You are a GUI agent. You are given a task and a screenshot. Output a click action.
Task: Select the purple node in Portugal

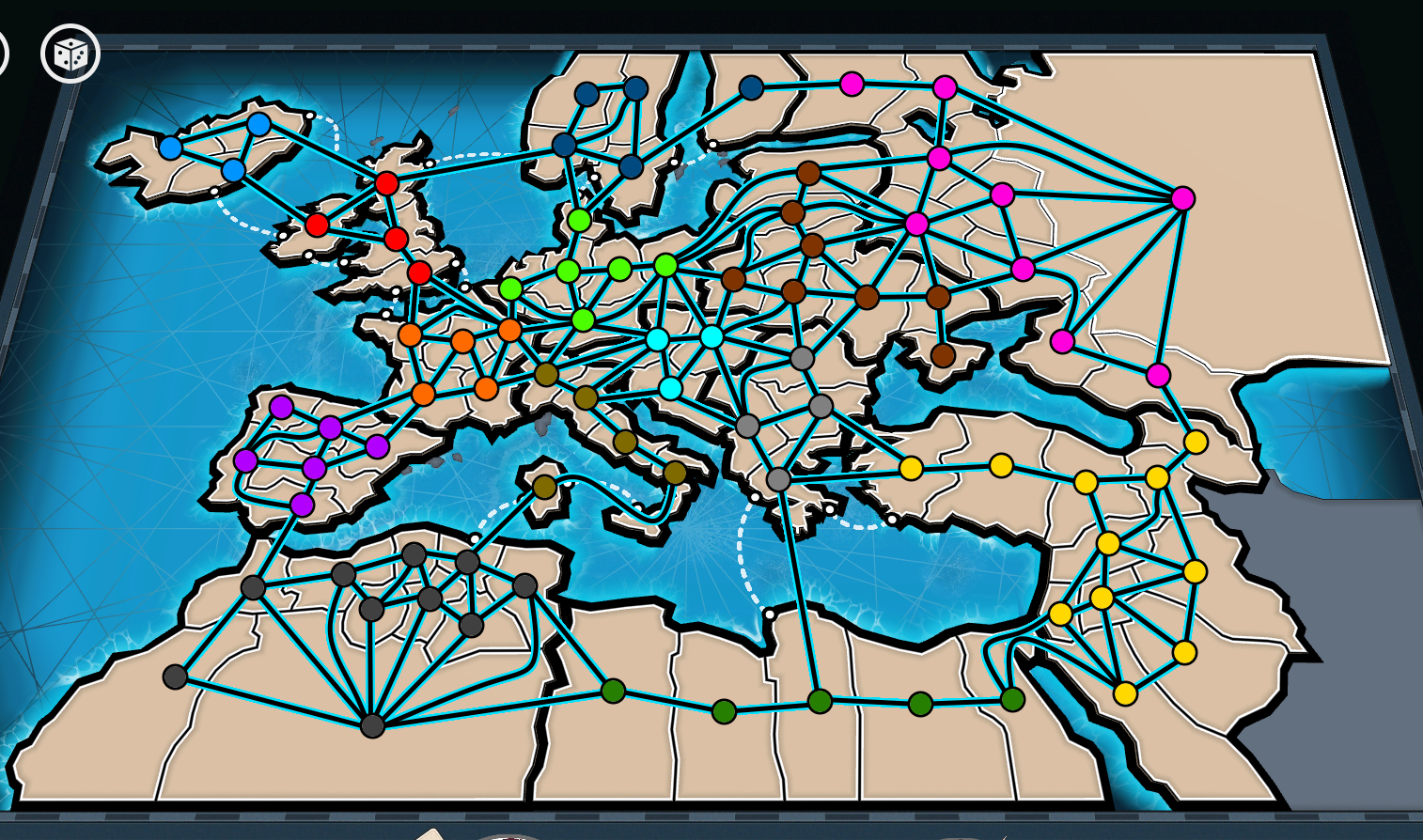tap(246, 460)
